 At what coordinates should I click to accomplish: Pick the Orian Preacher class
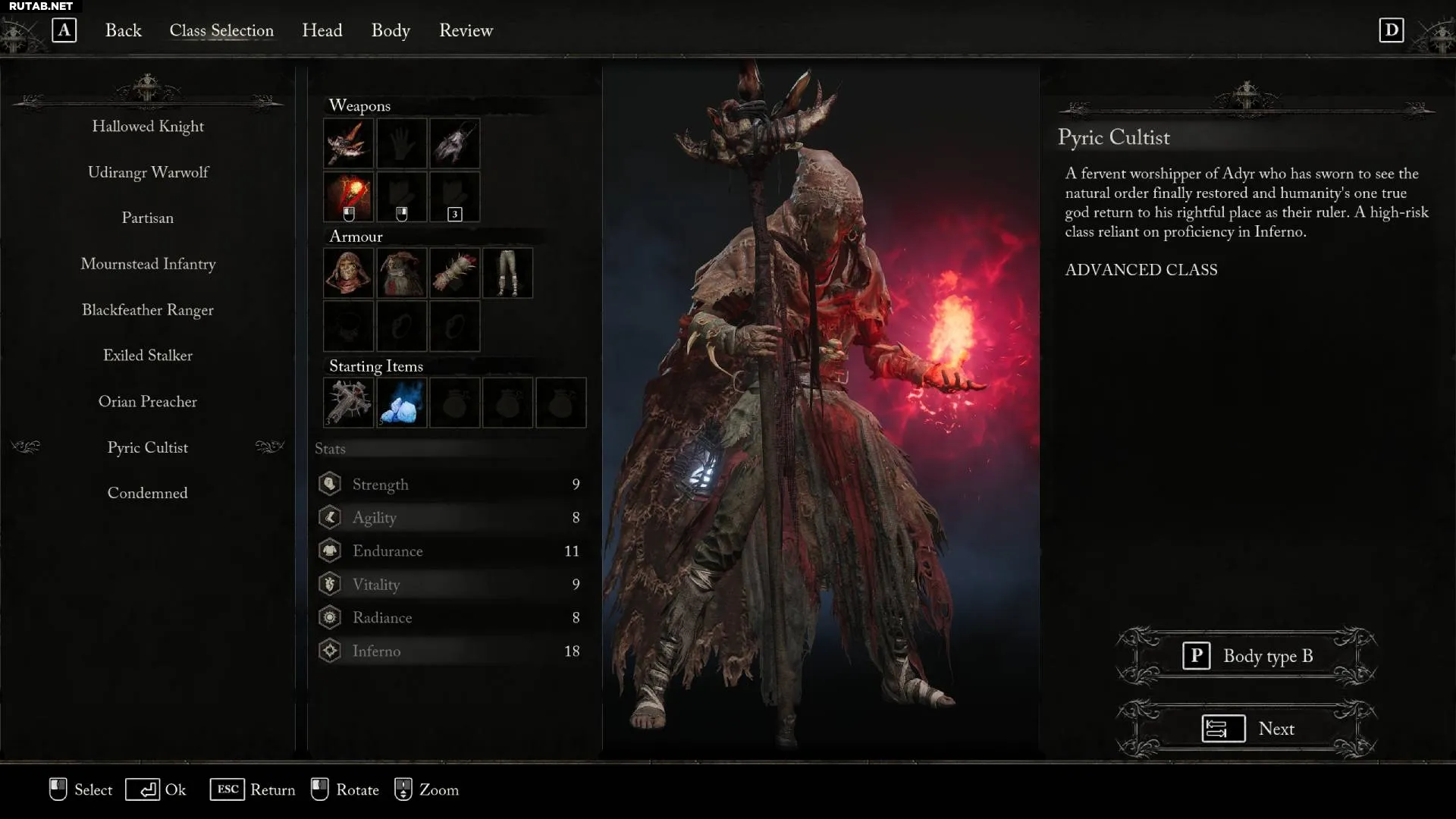tap(148, 402)
